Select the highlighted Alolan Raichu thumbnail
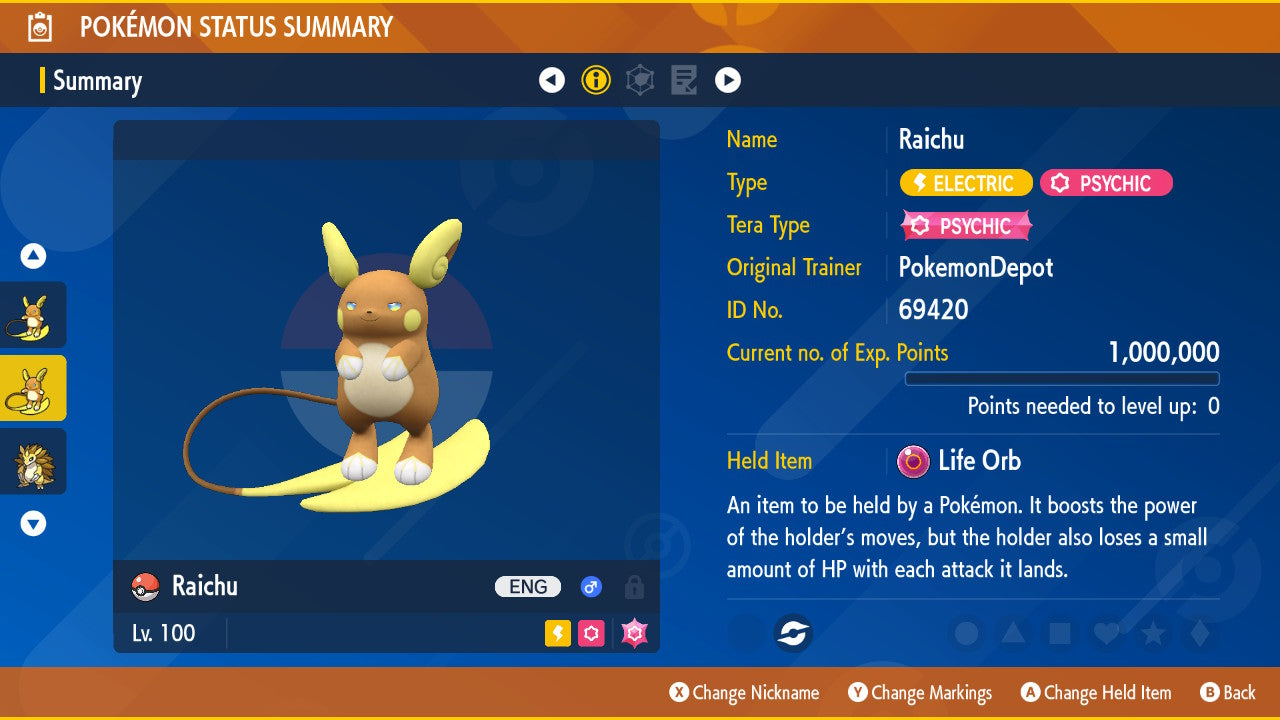 pos(33,388)
